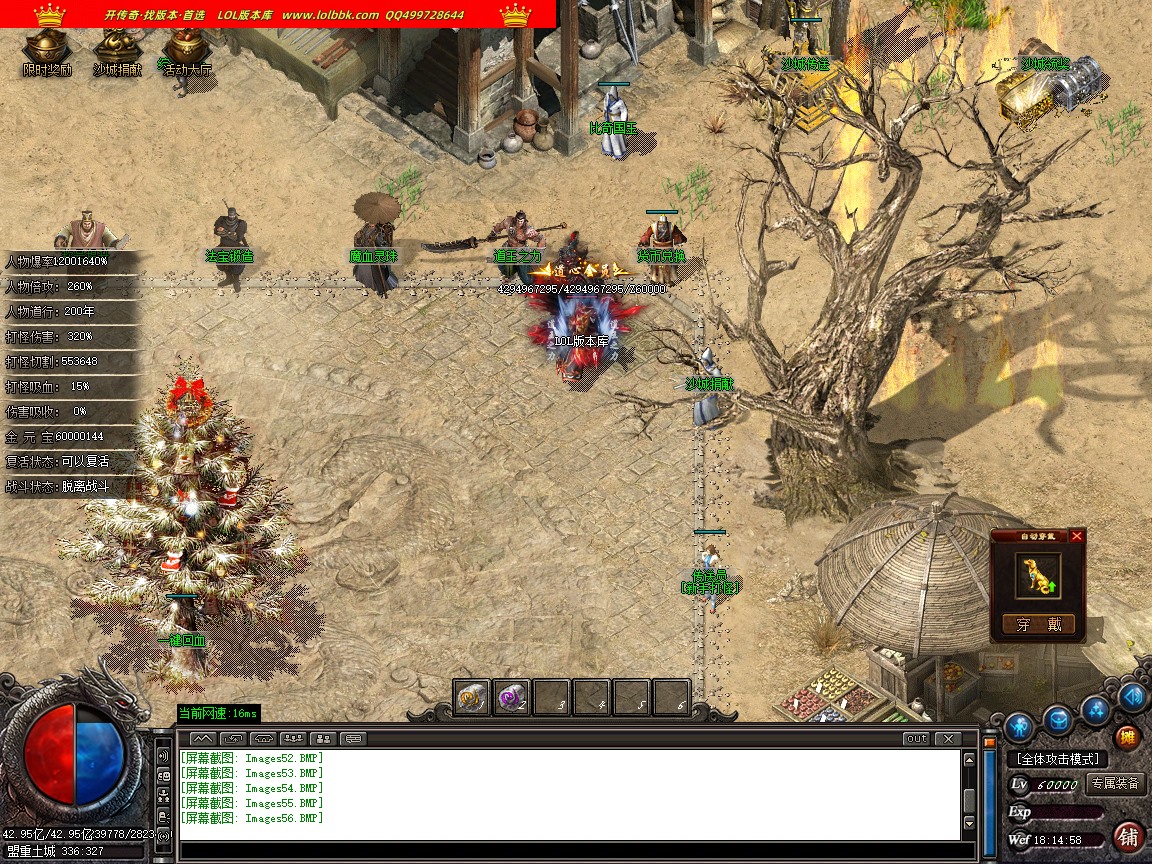The image size is (1152, 864).
Task: Click the 穿戴 equip button
Action: (1038, 625)
